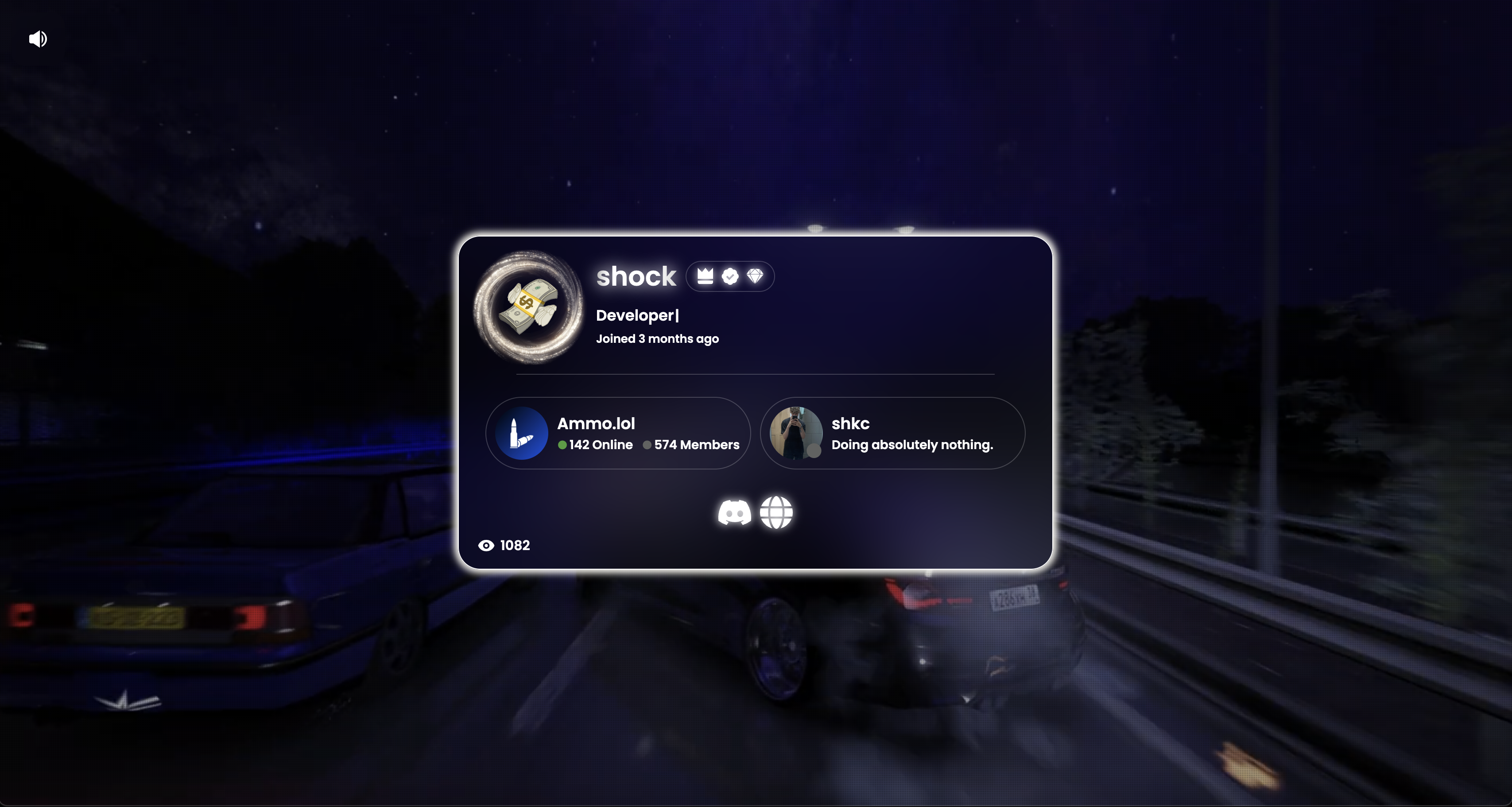Click the crown badge icon
Image resolution: width=1512 pixels, height=807 pixels.
click(x=705, y=276)
